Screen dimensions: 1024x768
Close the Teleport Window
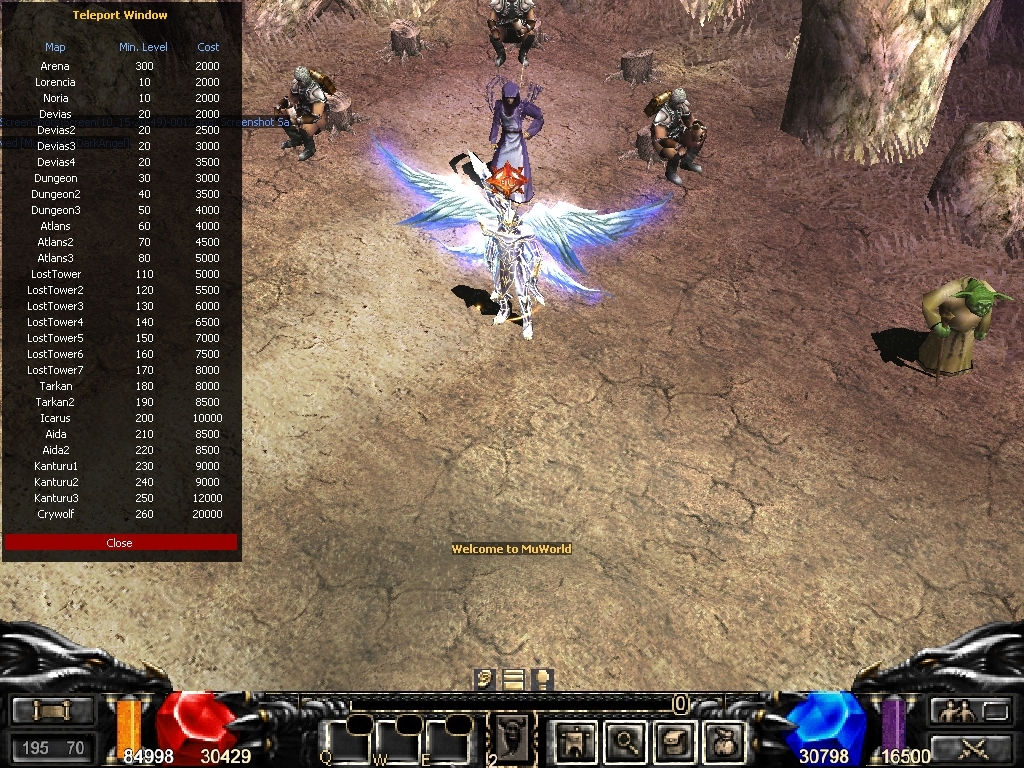[x=120, y=543]
